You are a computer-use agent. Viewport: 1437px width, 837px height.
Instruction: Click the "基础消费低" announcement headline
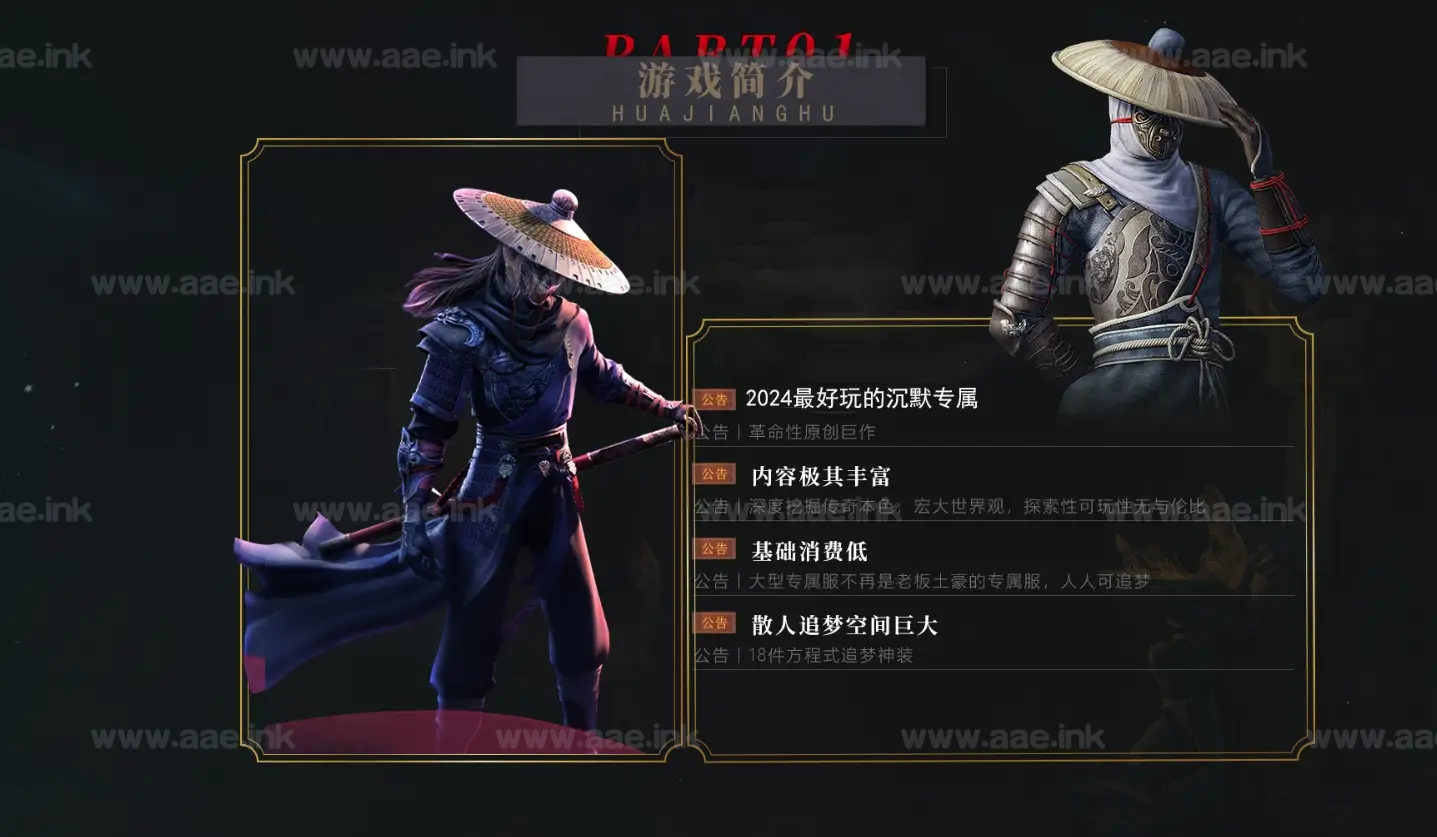click(x=809, y=551)
